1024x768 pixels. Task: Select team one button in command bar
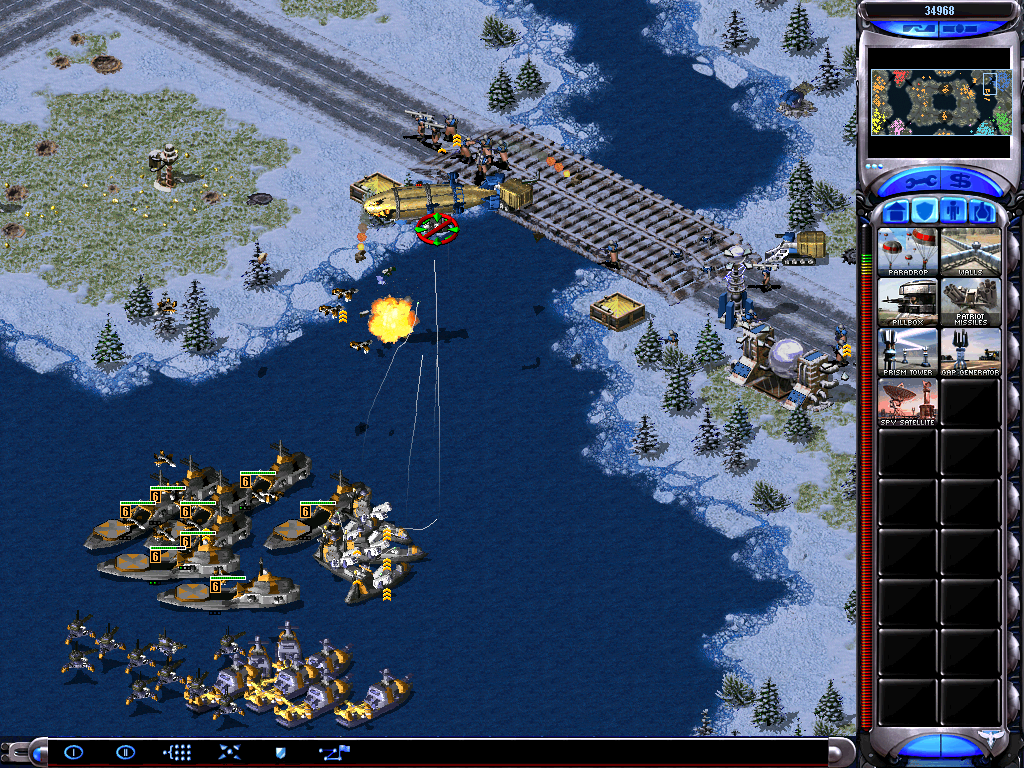click(x=73, y=752)
